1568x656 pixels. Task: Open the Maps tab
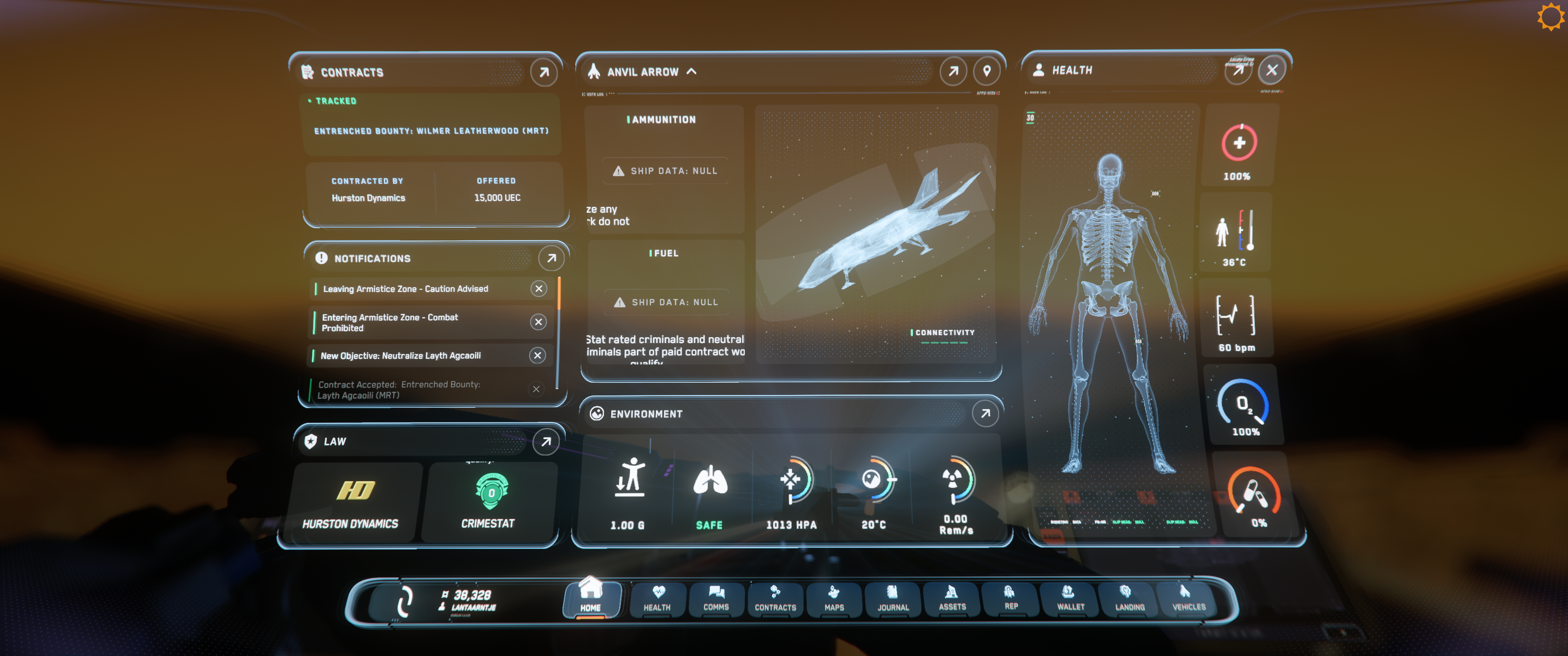[834, 599]
